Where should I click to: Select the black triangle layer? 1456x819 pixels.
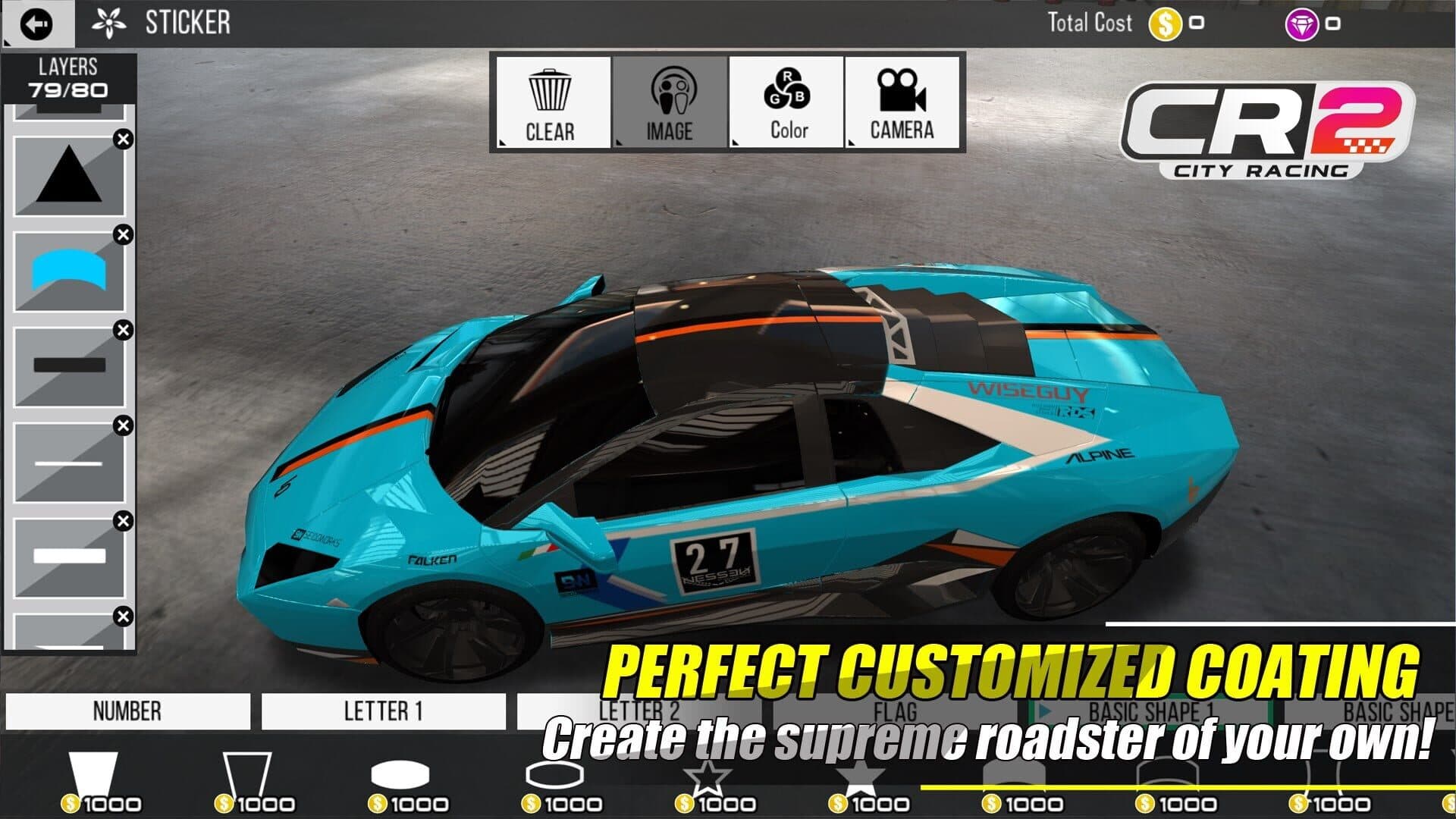pos(69,175)
